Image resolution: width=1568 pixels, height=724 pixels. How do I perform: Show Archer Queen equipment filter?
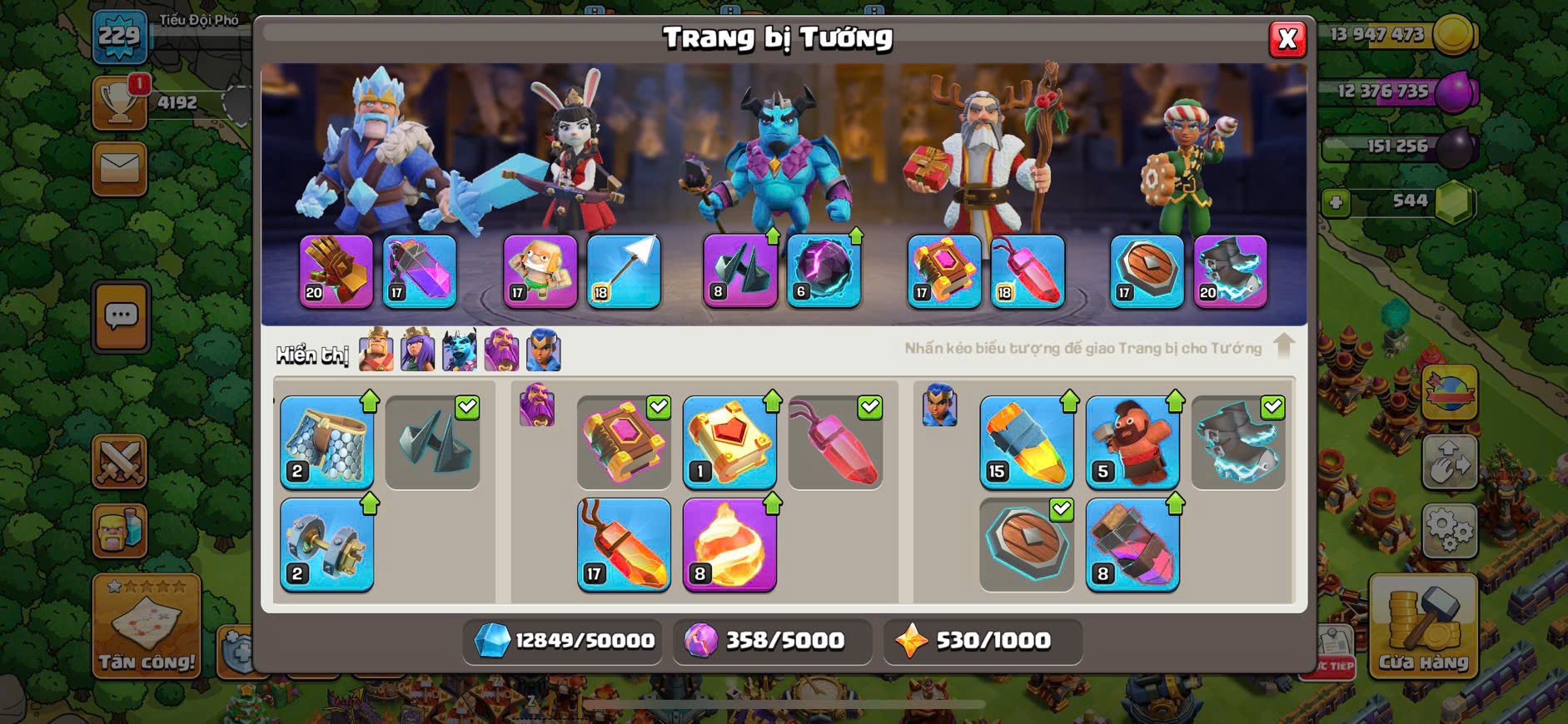pyautogui.click(x=417, y=350)
